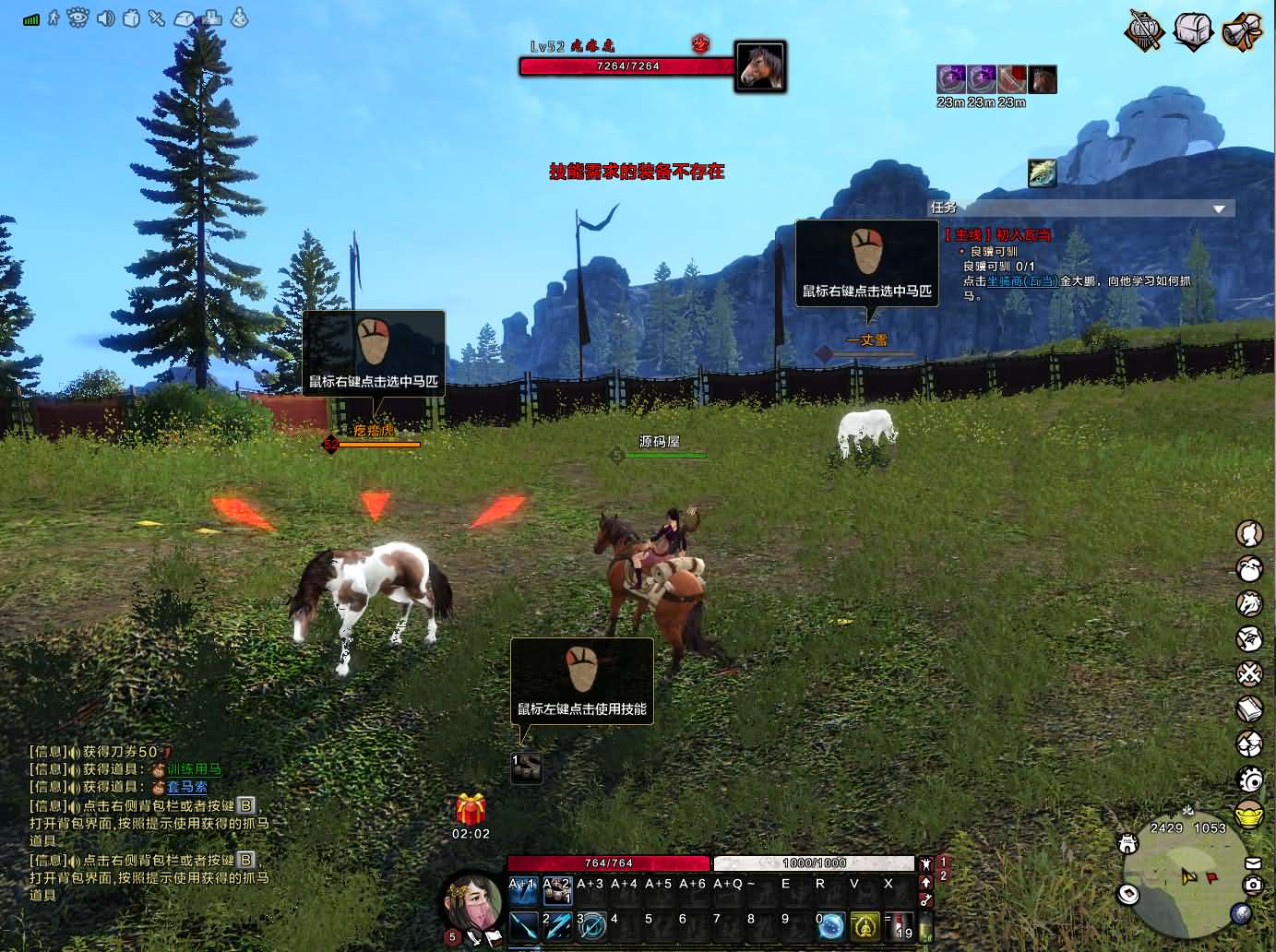
Task: Activate the golden meditation skill icon
Action: coord(865,925)
